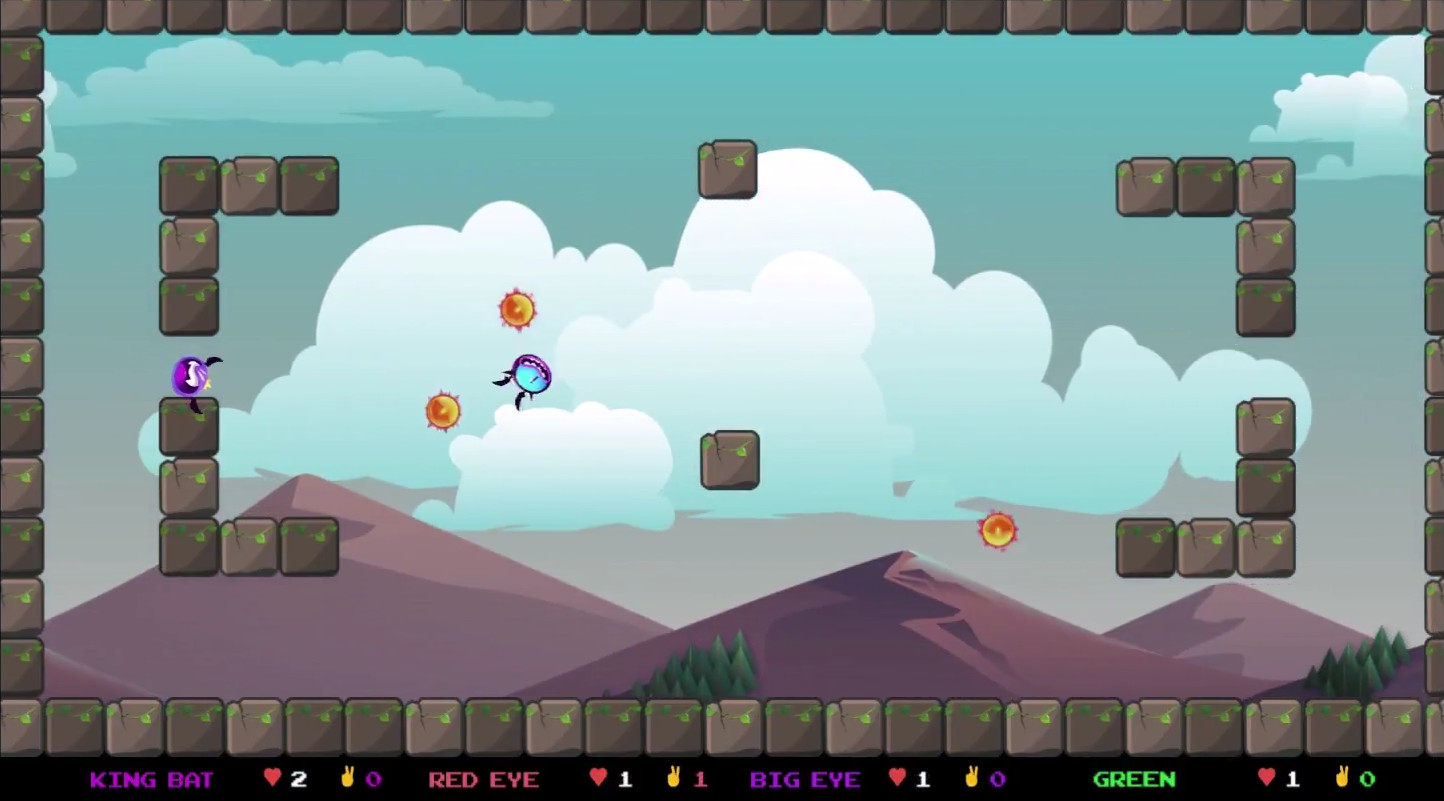The height and width of the screenshot is (801, 1444).
Task: Click the brick platform below King Bat
Action: pyautogui.click(x=187, y=424)
